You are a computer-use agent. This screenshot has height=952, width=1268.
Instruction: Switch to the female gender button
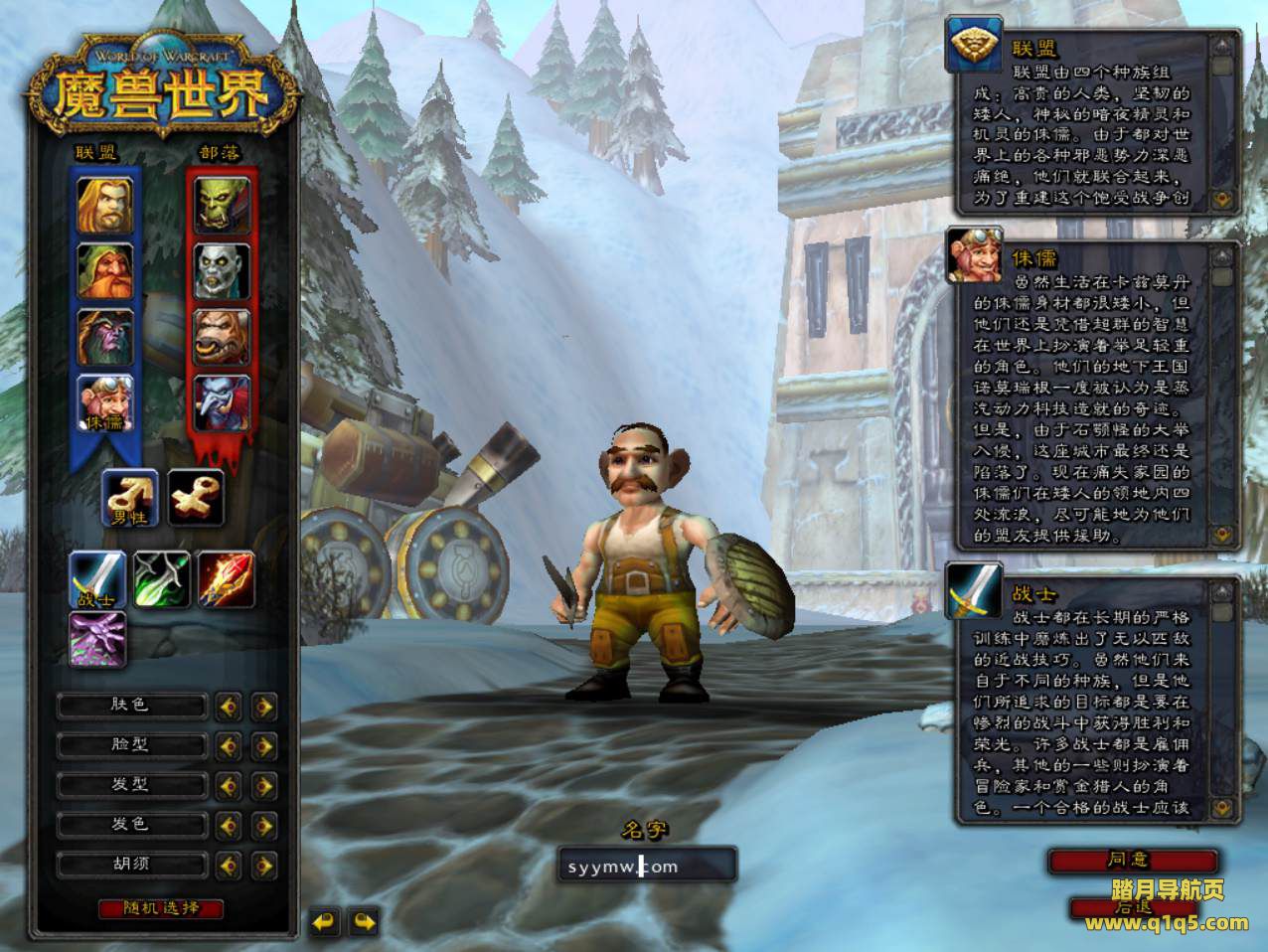point(195,497)
